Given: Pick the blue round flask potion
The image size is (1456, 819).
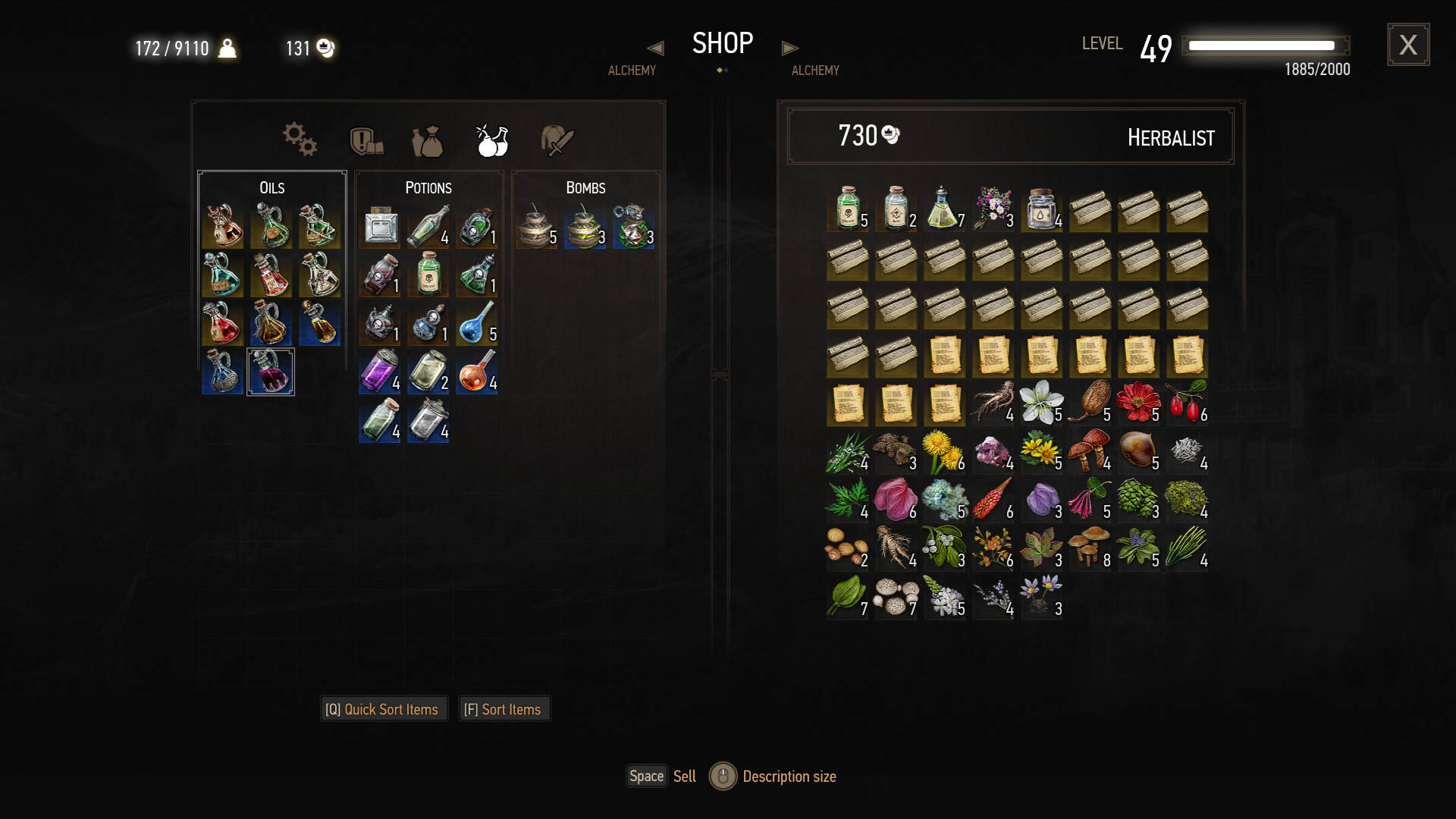Looking at the screenshot, I should point(477,323).
